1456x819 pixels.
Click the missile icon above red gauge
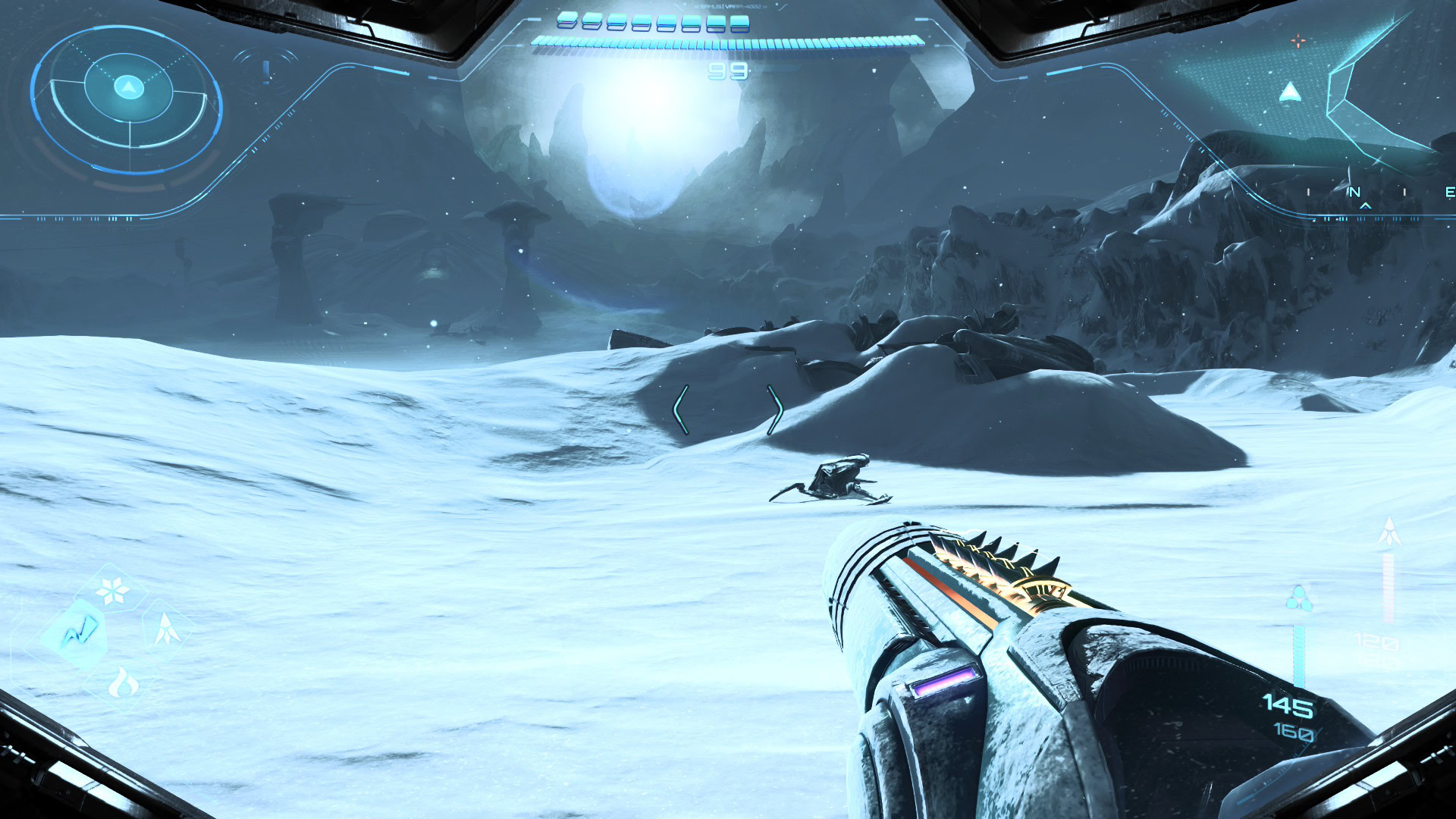(1389, 532)
